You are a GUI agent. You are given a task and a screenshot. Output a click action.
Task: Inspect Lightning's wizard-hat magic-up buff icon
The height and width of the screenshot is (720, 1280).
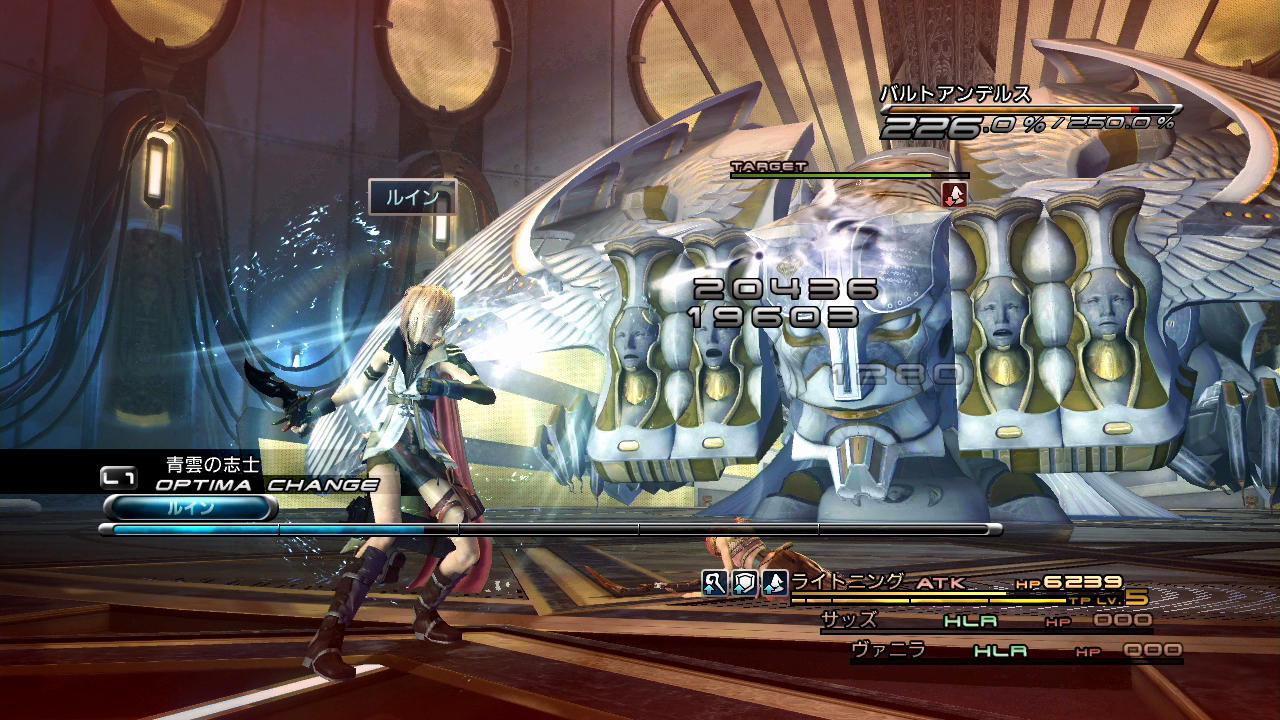(774, 584)
